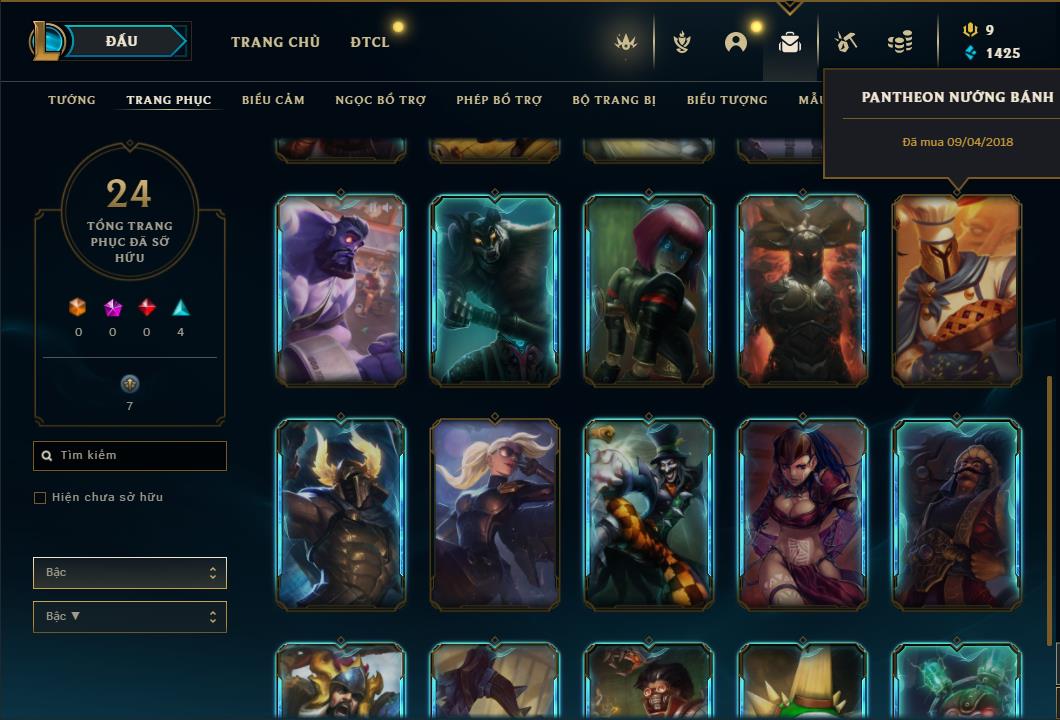This screenshot has width=1060, height=720.
Task: Select the purple muscular Mundo skin card
Action: pos(341,290)
